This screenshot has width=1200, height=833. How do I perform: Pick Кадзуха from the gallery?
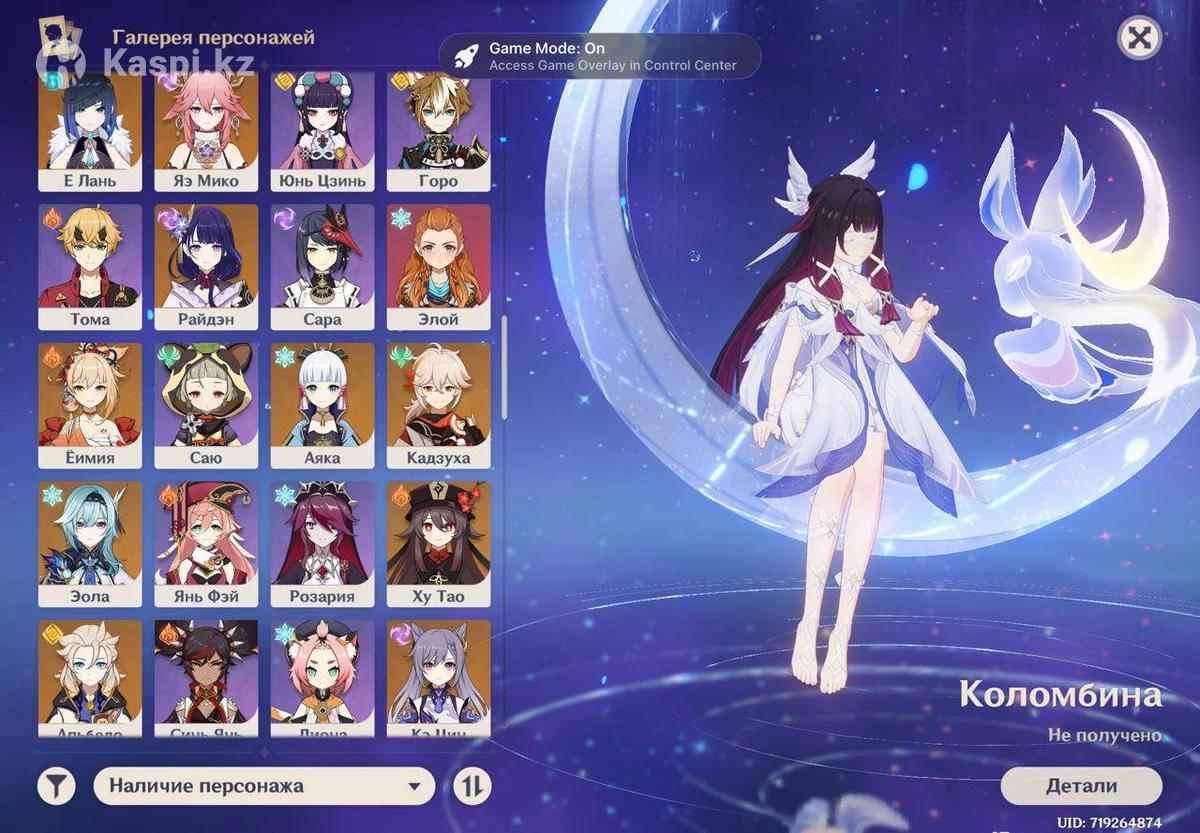(x=438, y=405)
